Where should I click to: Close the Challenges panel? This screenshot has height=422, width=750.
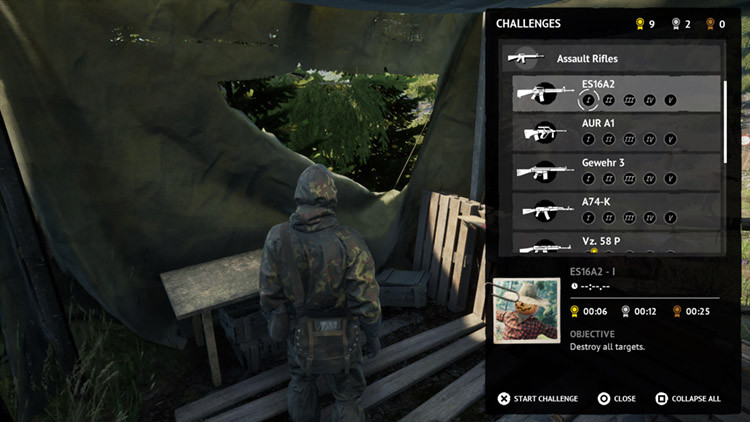point(616,398)
